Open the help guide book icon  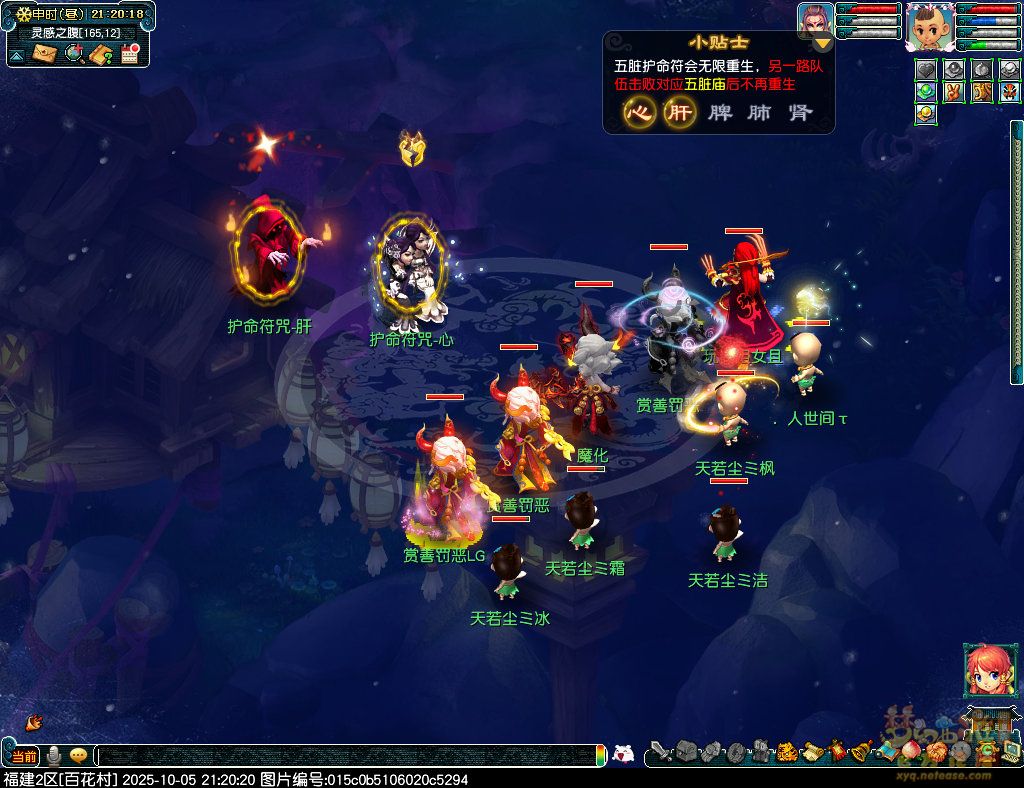tap(100, 54)
